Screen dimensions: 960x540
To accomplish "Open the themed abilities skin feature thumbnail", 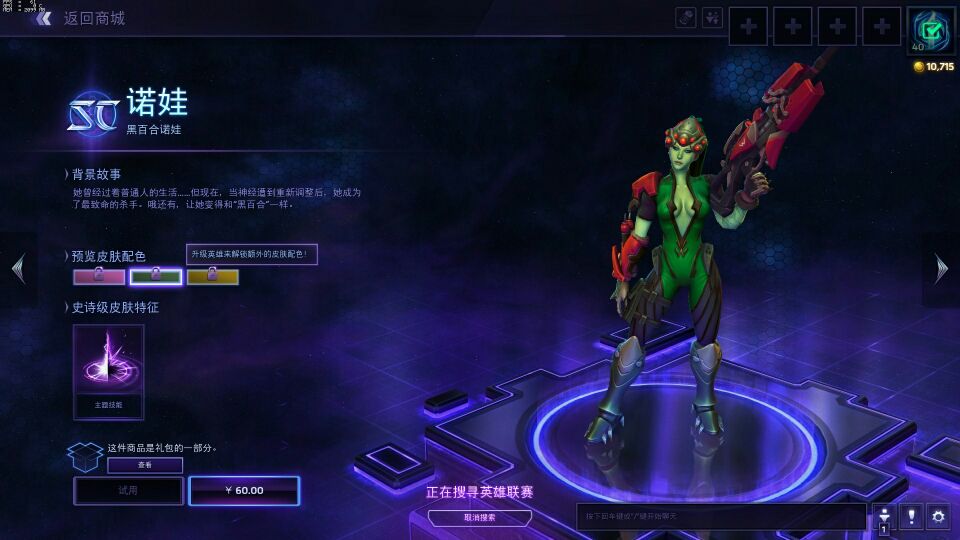I will 108,371.
